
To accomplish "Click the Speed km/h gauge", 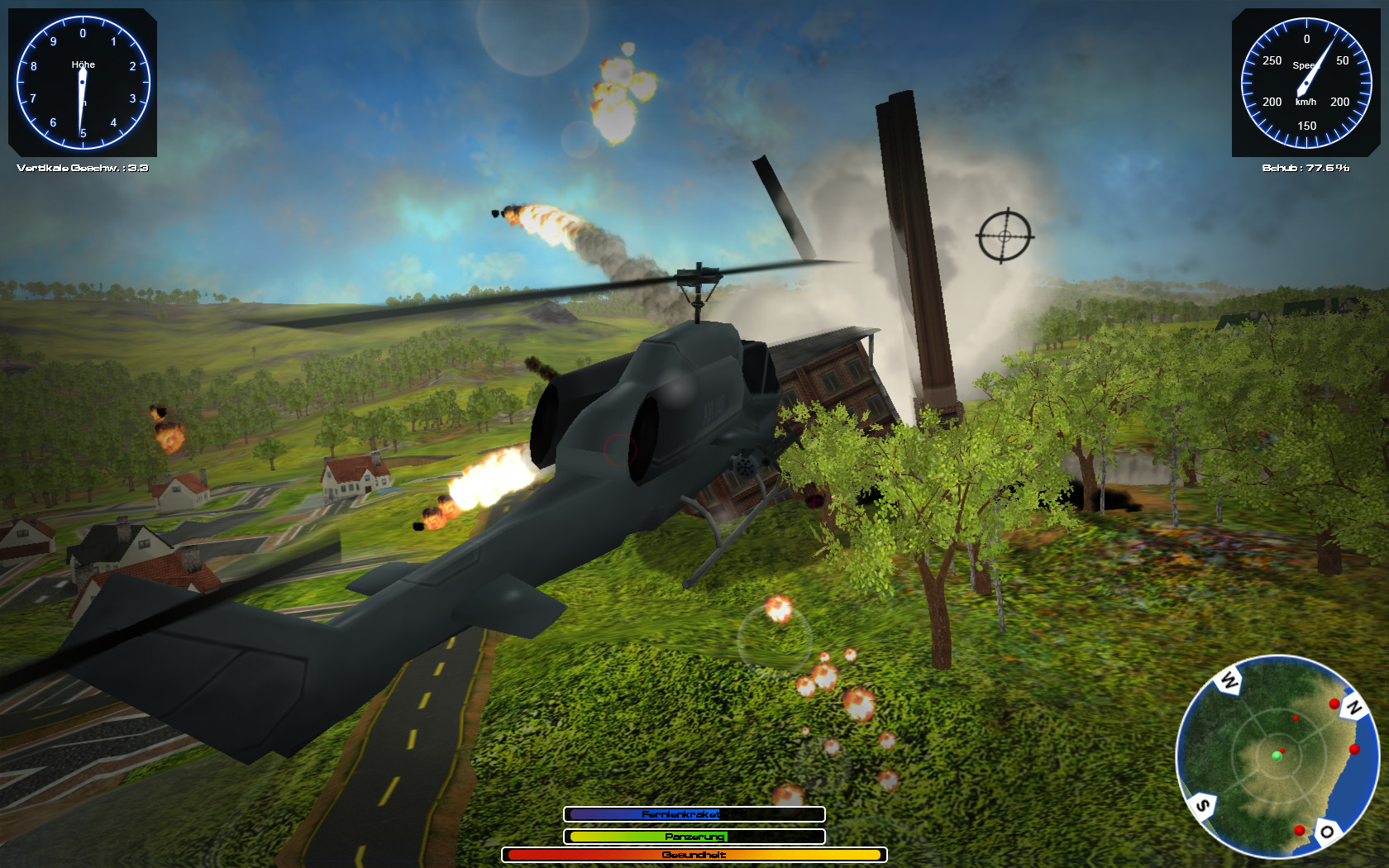I will click(x=1308, y=83).
